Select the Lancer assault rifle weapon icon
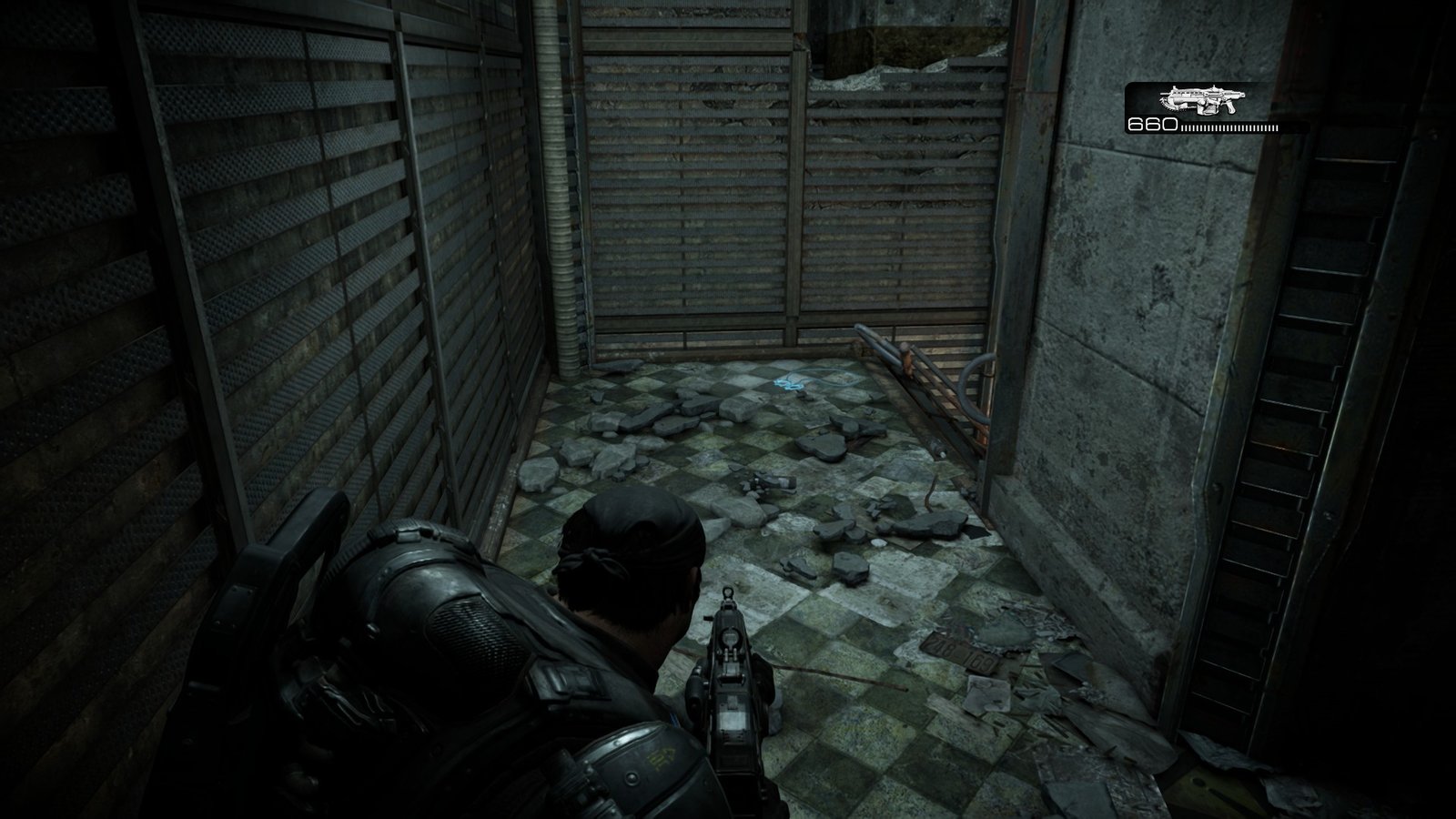The width and height of the screenshot is (1456, 819). click(x=1198, y=99)
